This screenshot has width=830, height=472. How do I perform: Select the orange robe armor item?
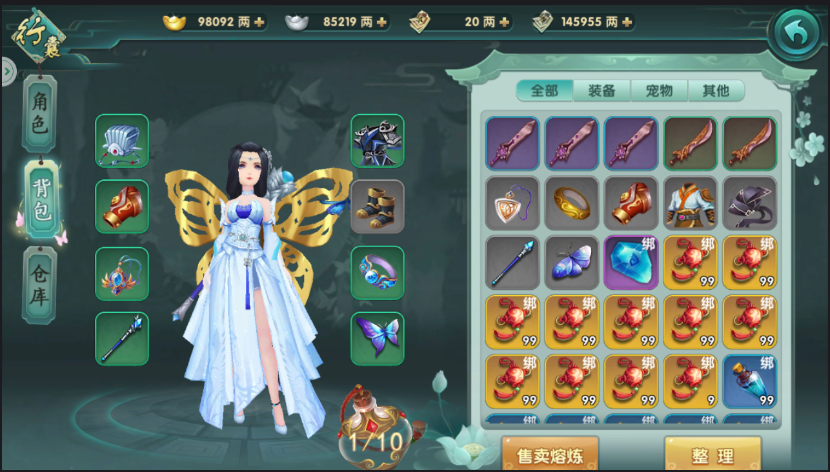[691, 204]
